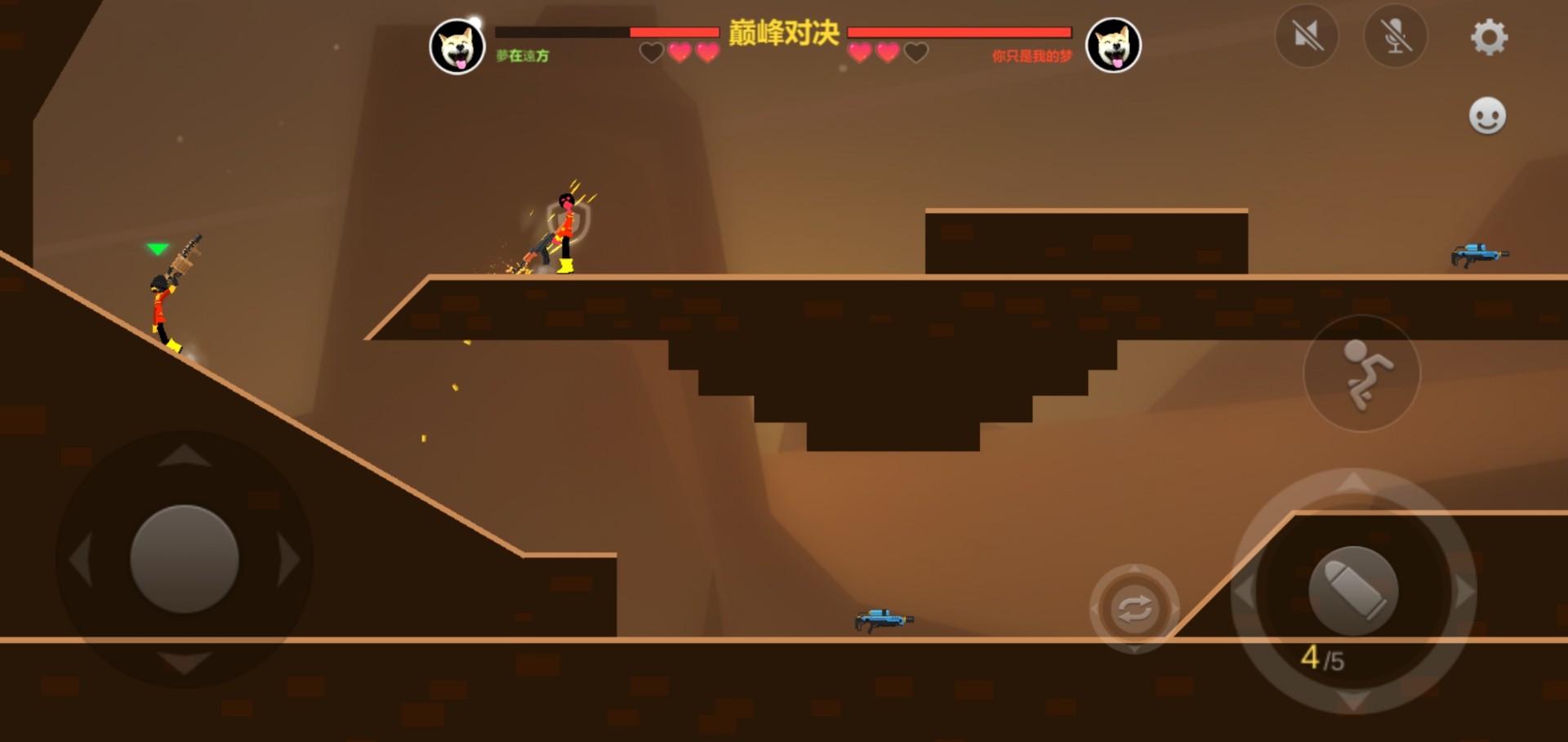The image size is (1568, 742).
Task: Tap the left player's dog avatar
Action: point(458,47)
